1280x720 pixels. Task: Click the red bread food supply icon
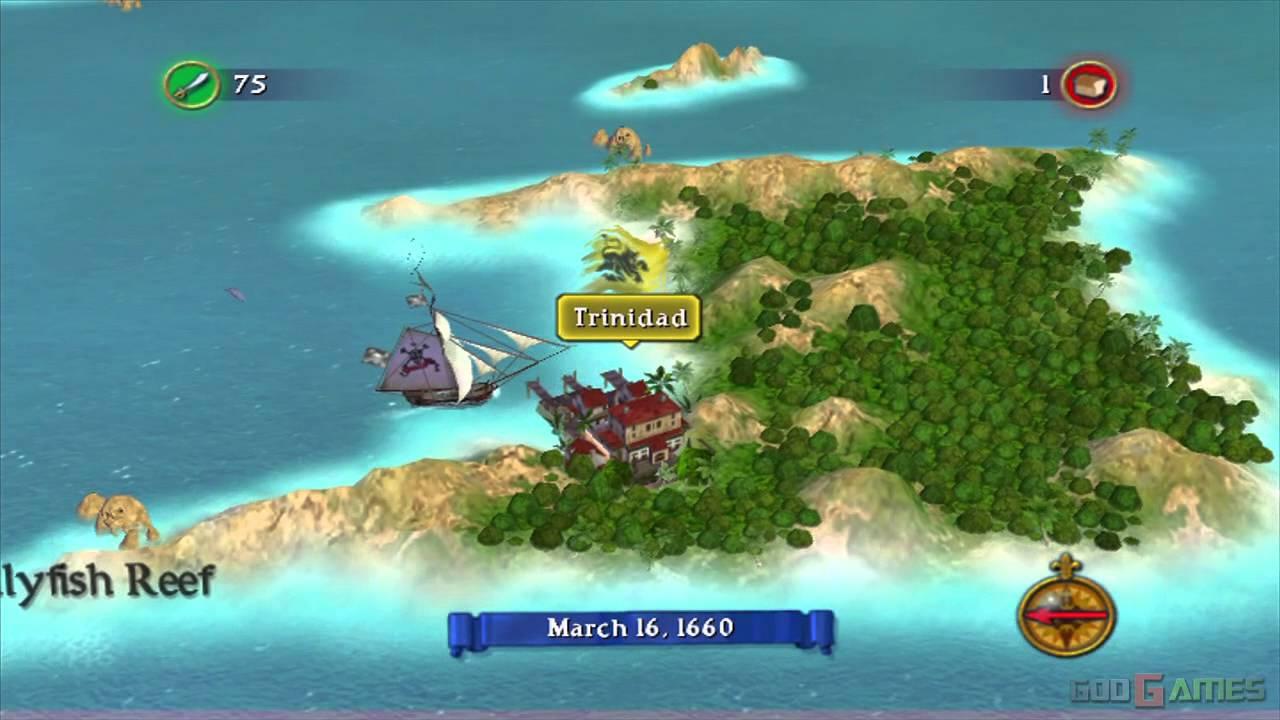(x=1089, y=85)
